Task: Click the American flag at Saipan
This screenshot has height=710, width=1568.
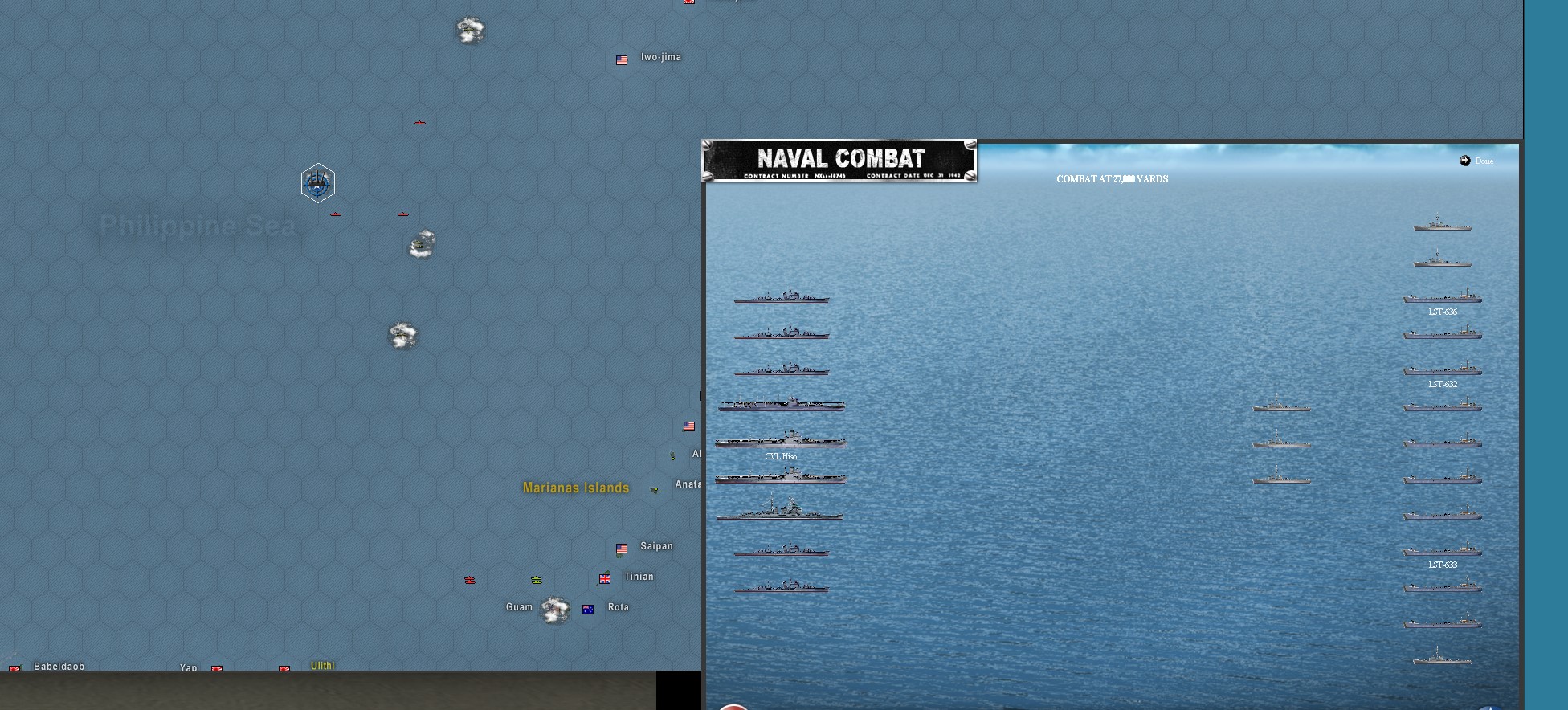Action: click(x=621, y=549)
